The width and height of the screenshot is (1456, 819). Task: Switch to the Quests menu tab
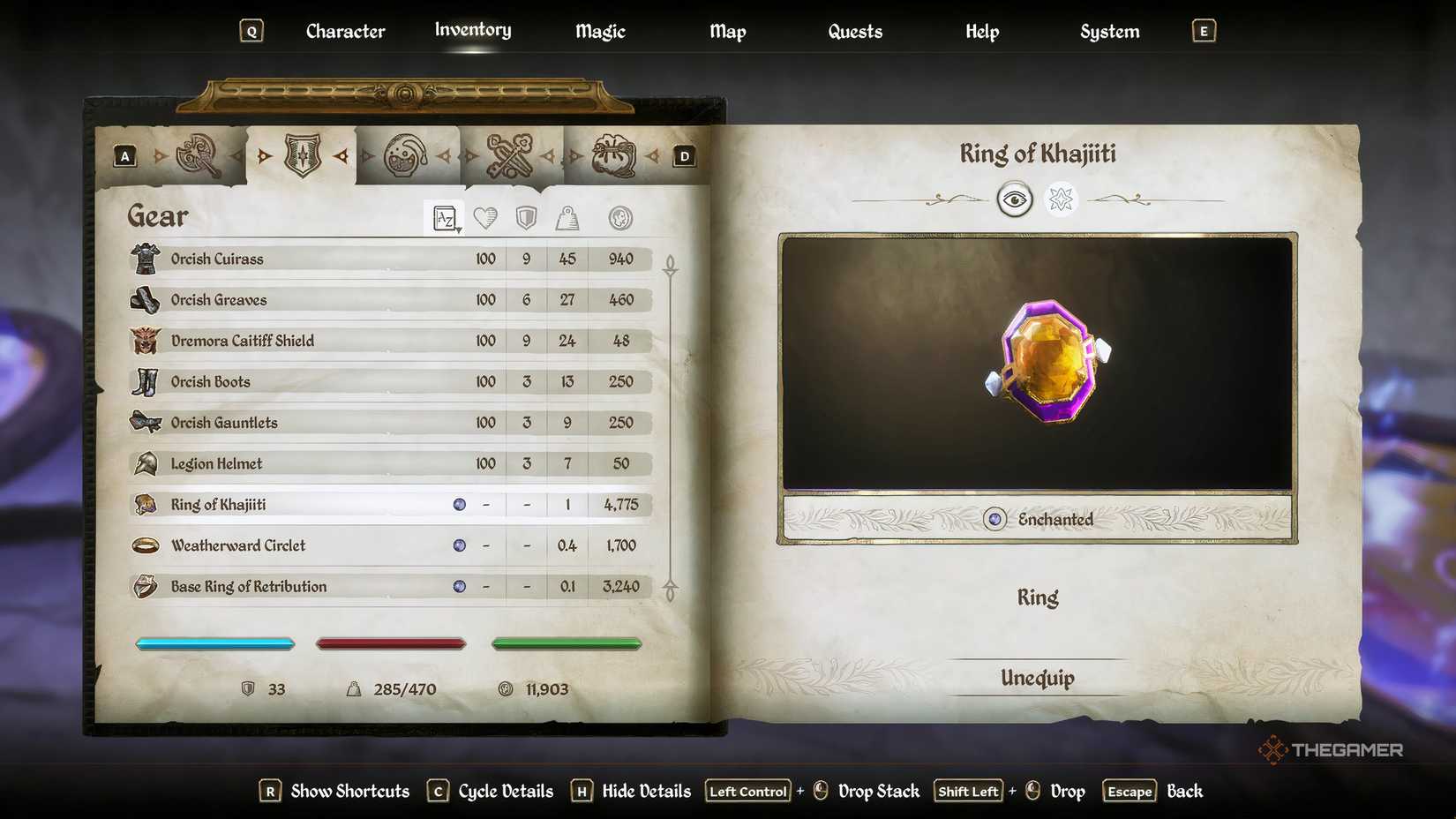point(854,31)
